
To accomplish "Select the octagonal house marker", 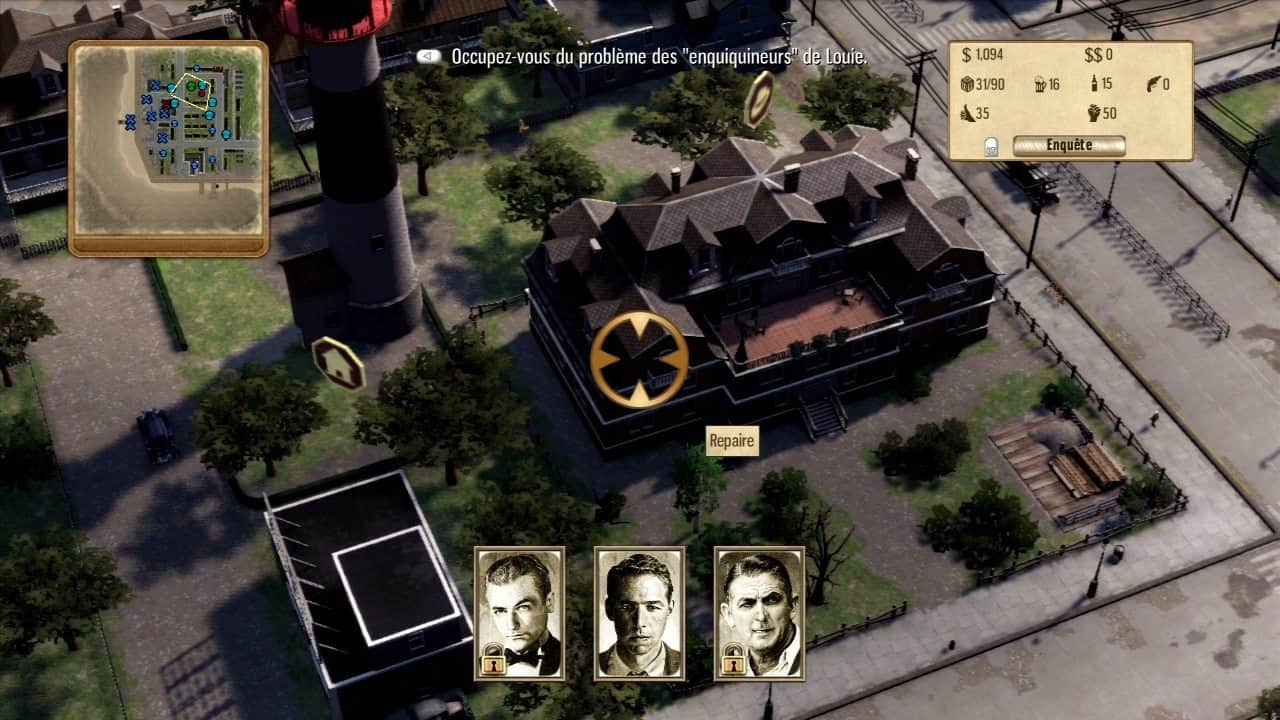I will [x=338, y=363].
